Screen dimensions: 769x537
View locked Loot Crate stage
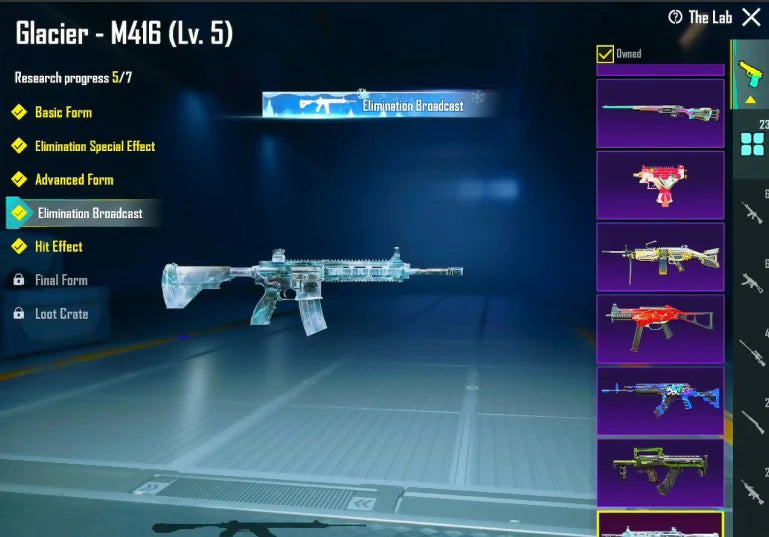(61, 314)
